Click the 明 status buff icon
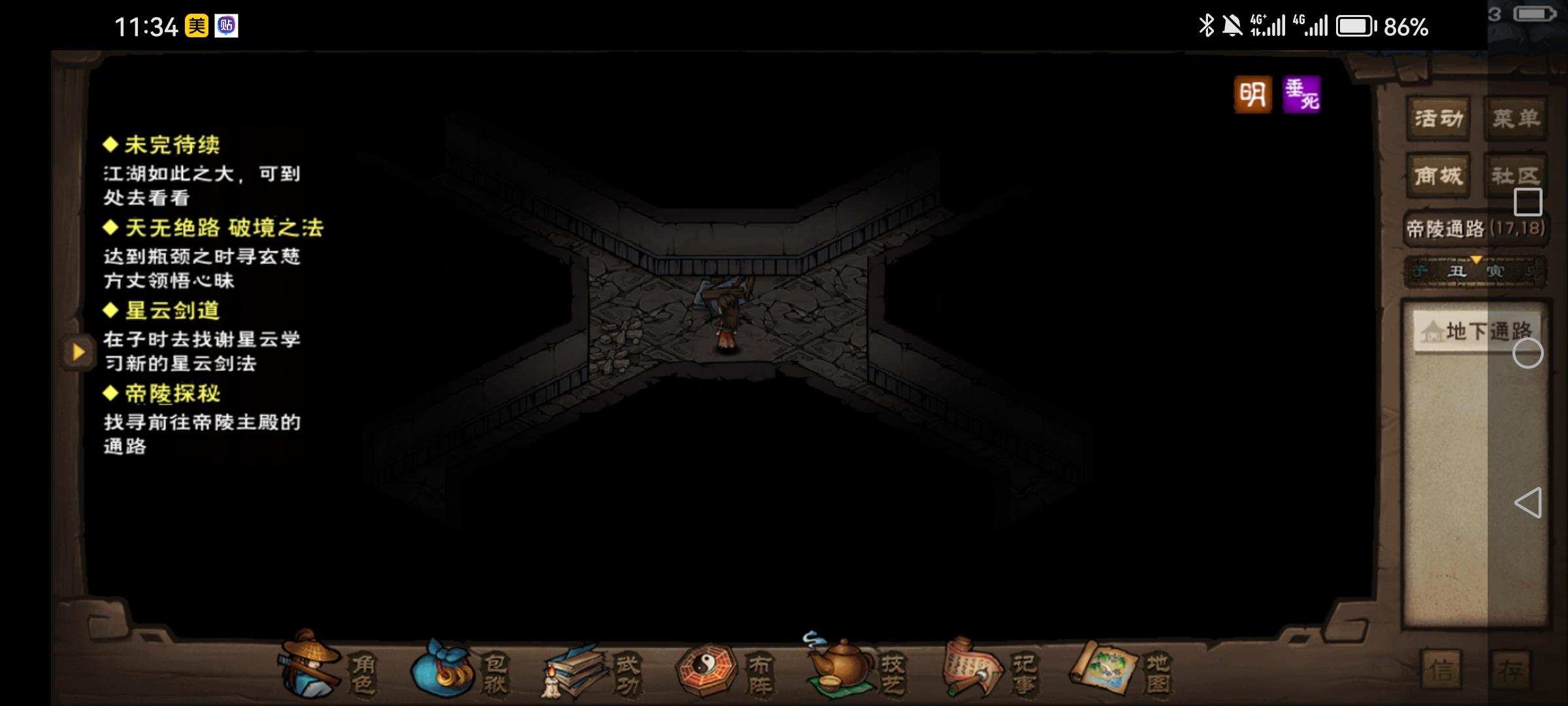This screenshot has height=706, width=1568. [1252, 95]
